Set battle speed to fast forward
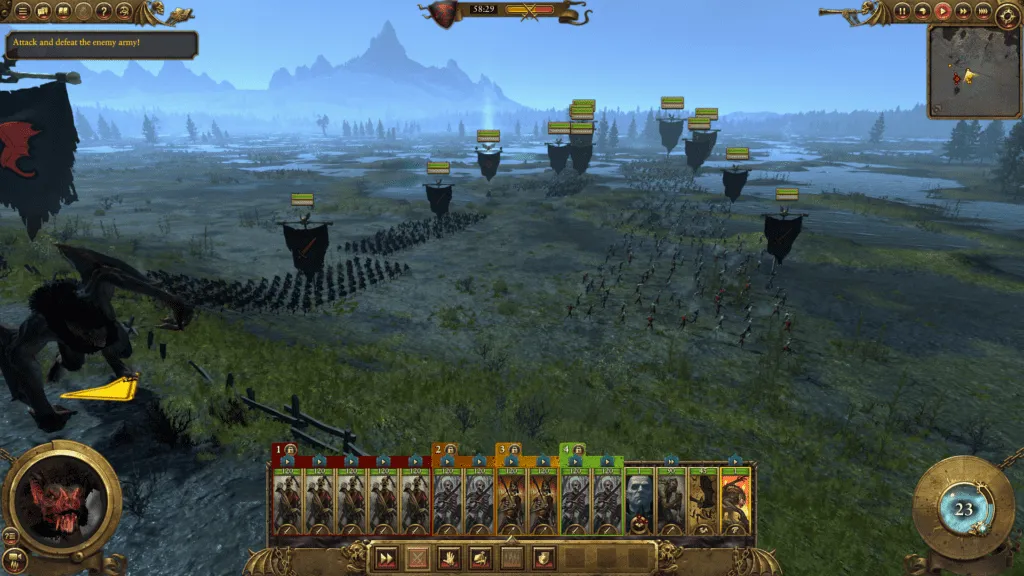Viewport: 1024px width, 576px height. point(963,11)
